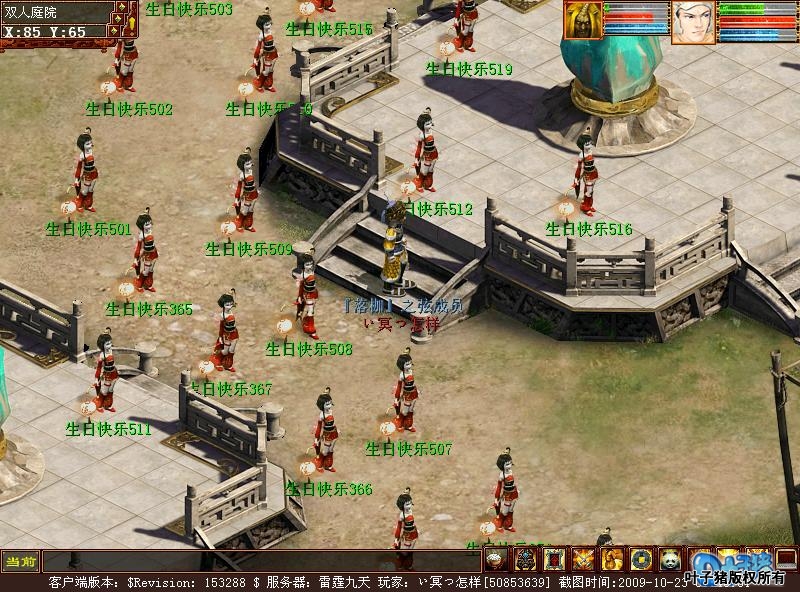Select the crossed swords toolbar icon

pyautogui.click(x=584, y=560)
